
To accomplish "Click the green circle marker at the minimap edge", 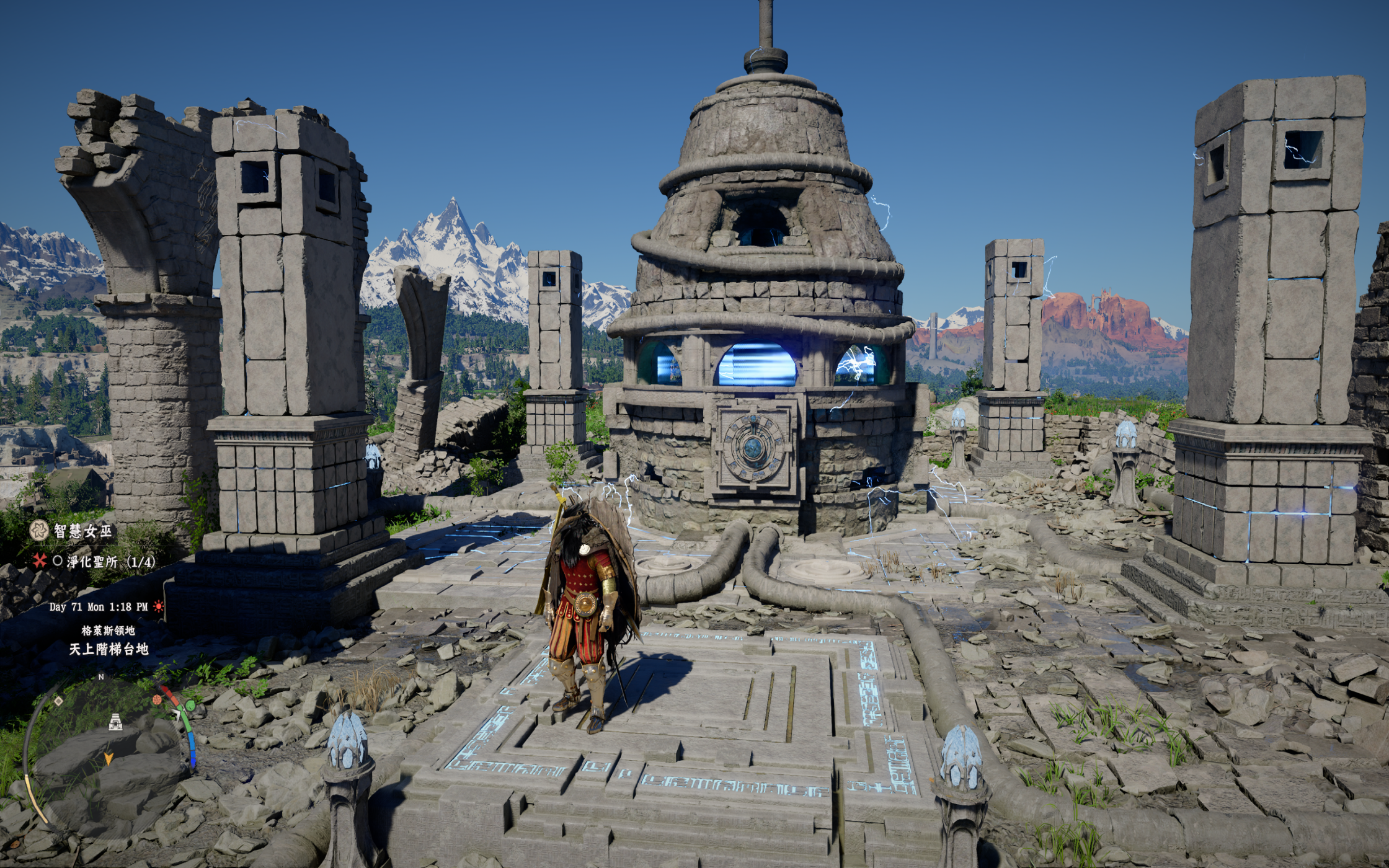I will (190, 706).
